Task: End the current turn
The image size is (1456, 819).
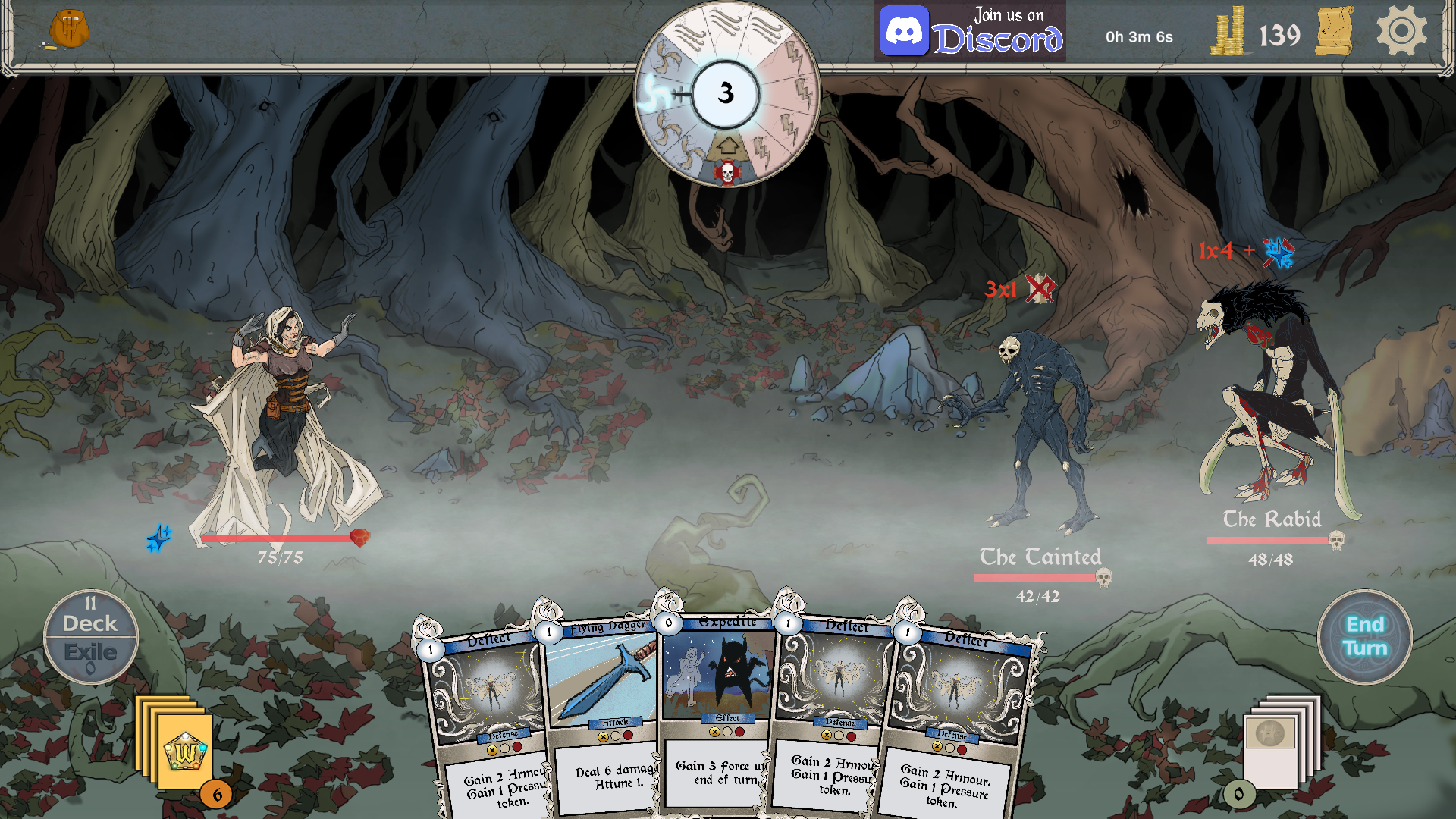Action: pyautogui.click(x=1364, y=636)
